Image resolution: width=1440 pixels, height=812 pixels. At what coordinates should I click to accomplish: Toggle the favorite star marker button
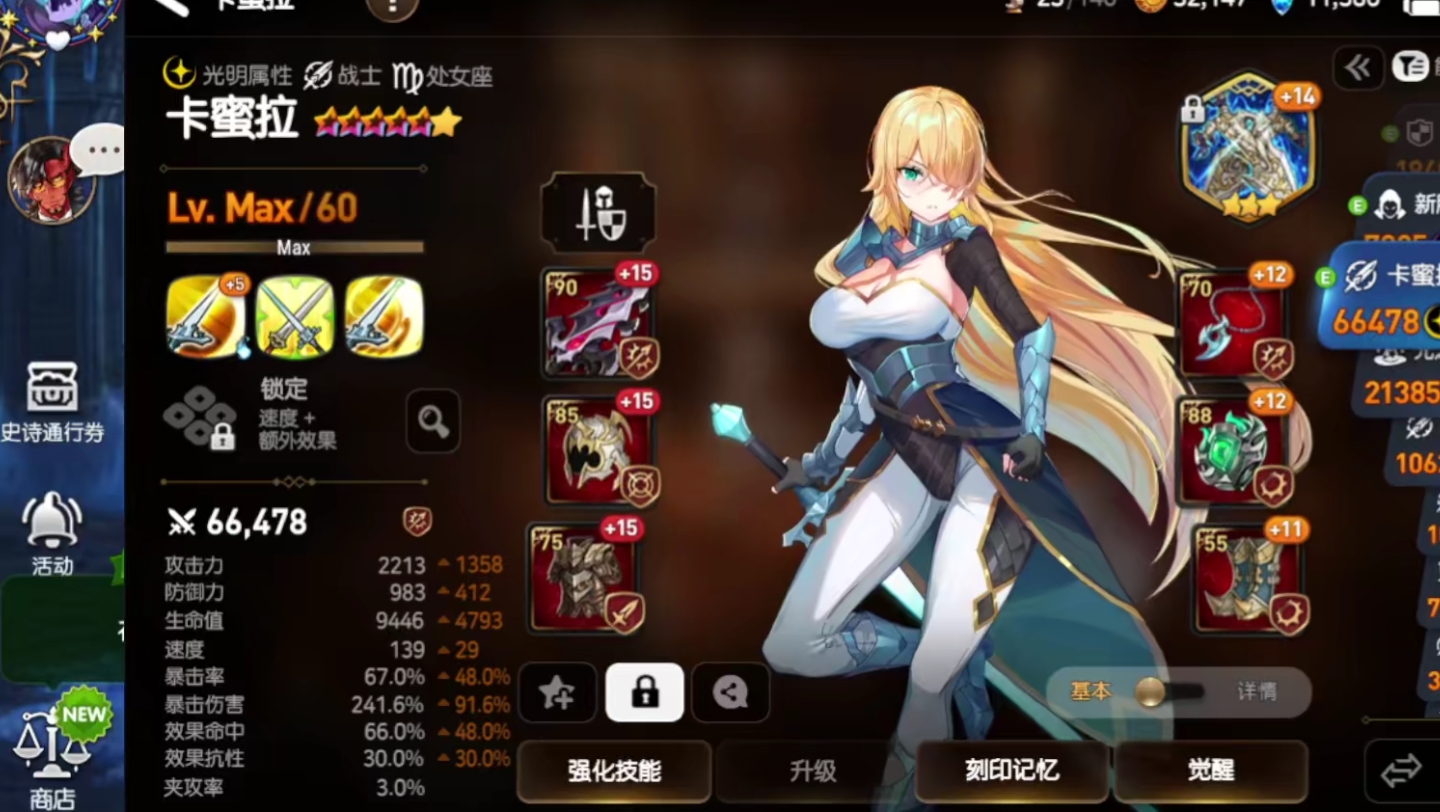pos(557,692)
